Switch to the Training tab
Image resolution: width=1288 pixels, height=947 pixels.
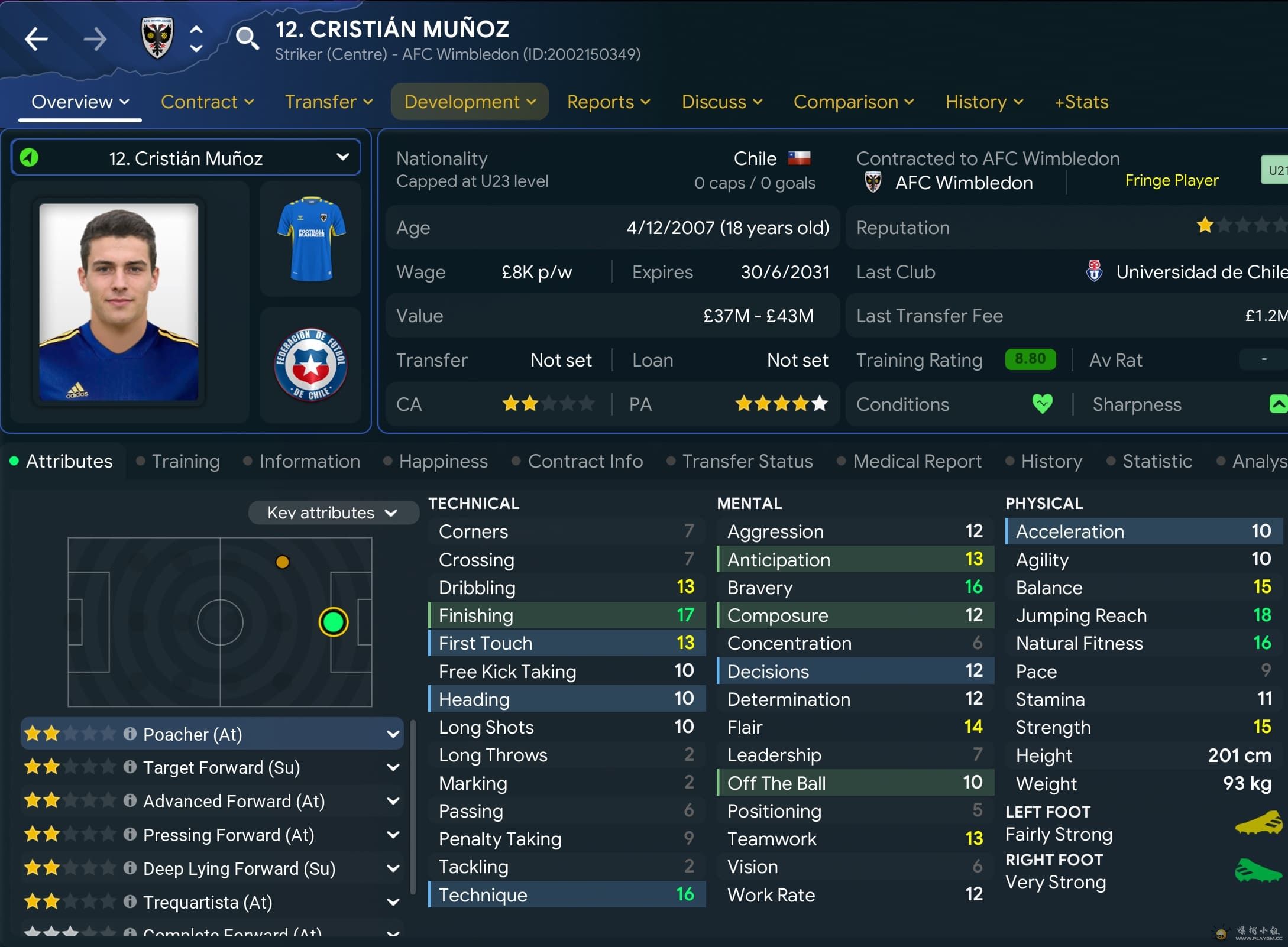[185, 461]
